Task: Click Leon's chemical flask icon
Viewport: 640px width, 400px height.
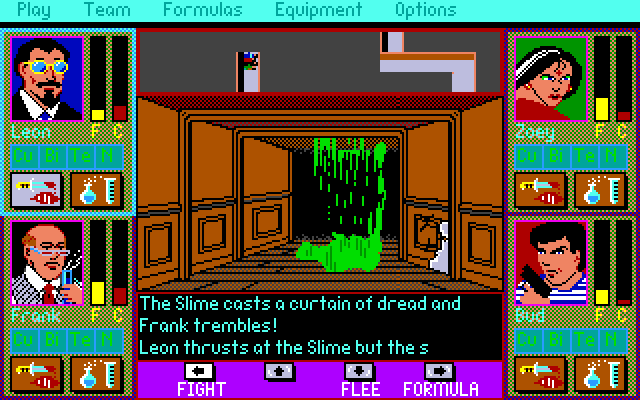Action: pos(96,190)
